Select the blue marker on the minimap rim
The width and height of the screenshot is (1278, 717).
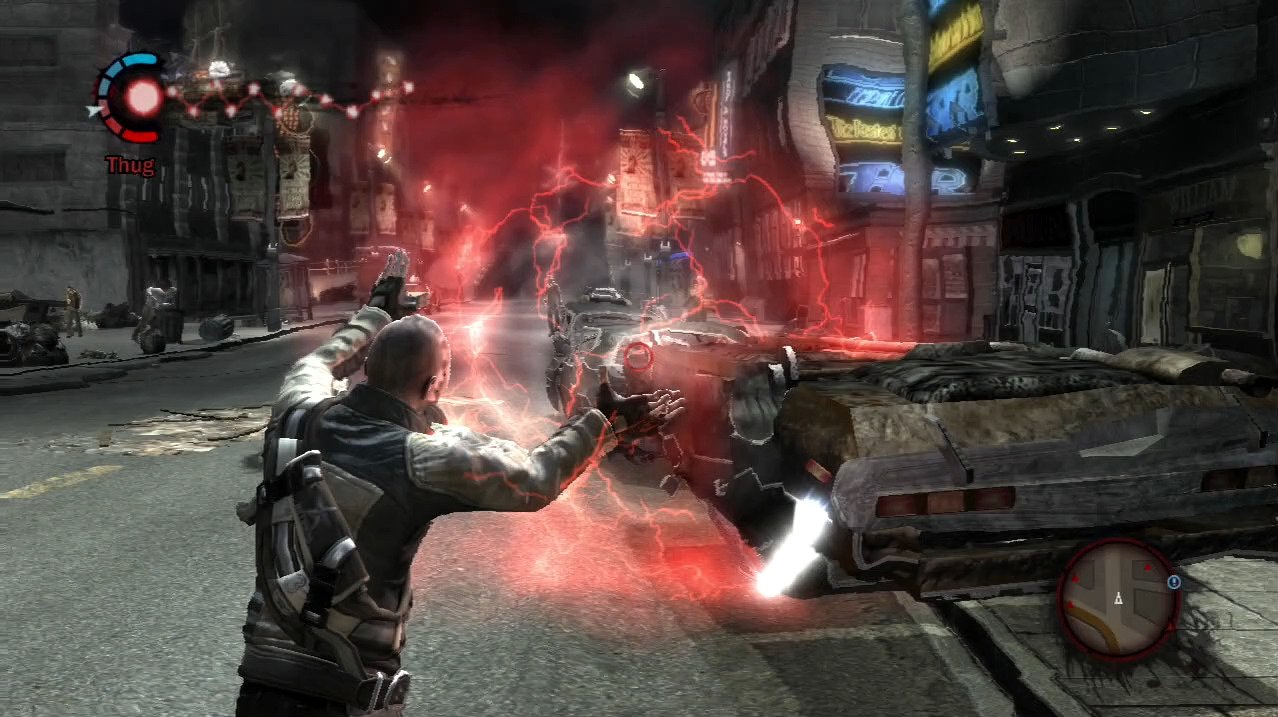(x=1173, y=581)
